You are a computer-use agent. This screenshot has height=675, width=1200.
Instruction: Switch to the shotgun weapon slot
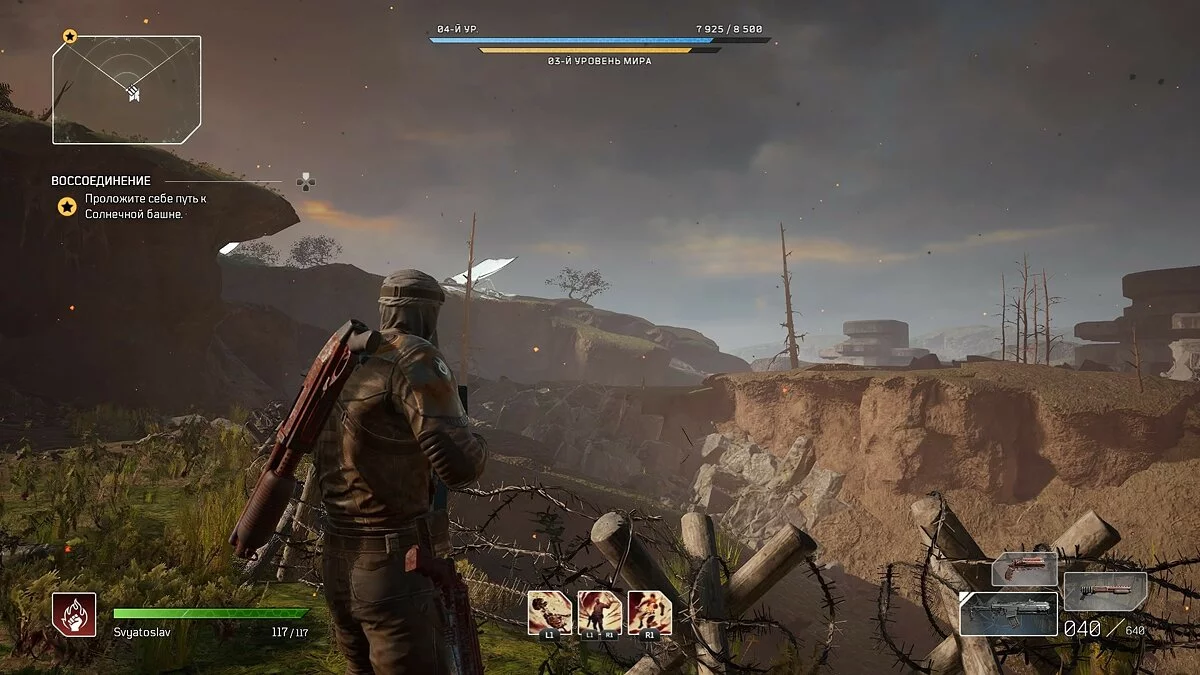(x=1105, y=592)
